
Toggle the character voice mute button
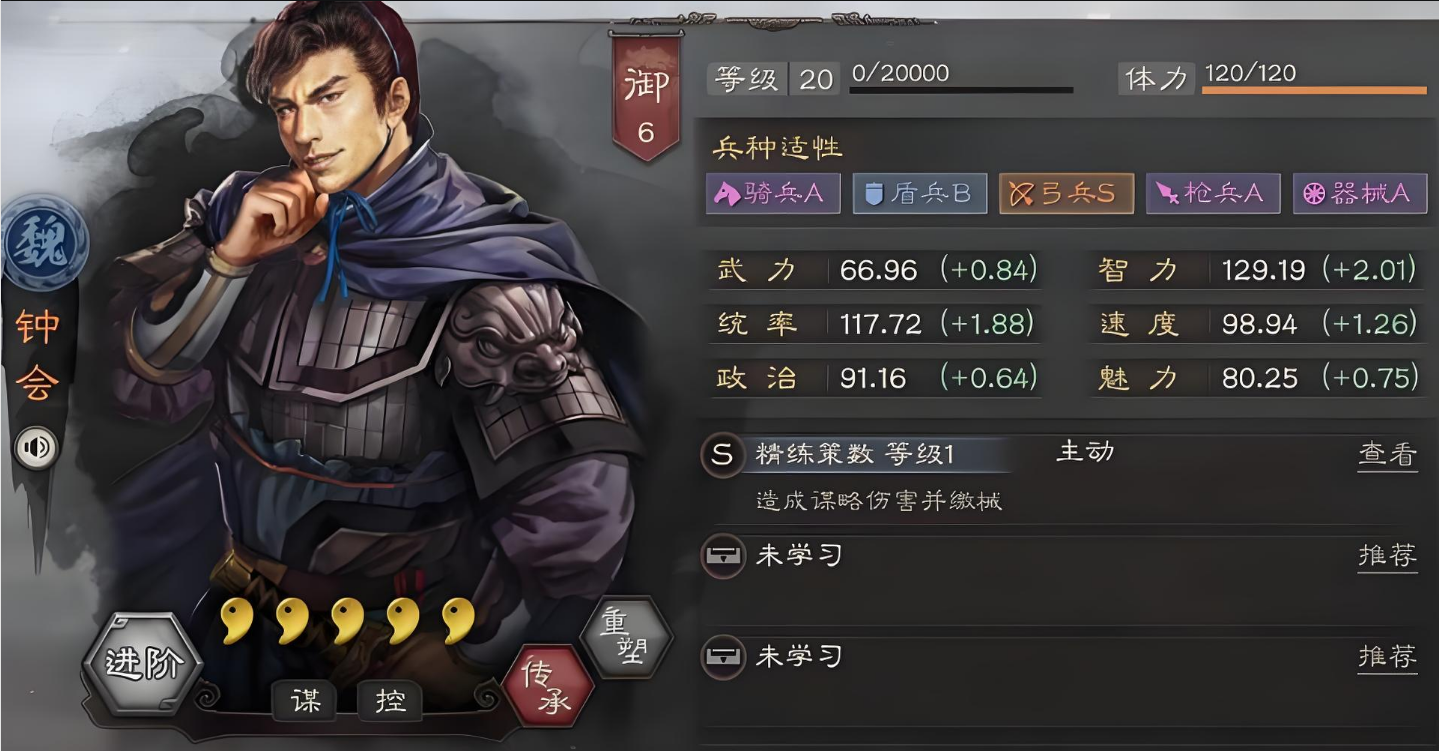point(37,447)
